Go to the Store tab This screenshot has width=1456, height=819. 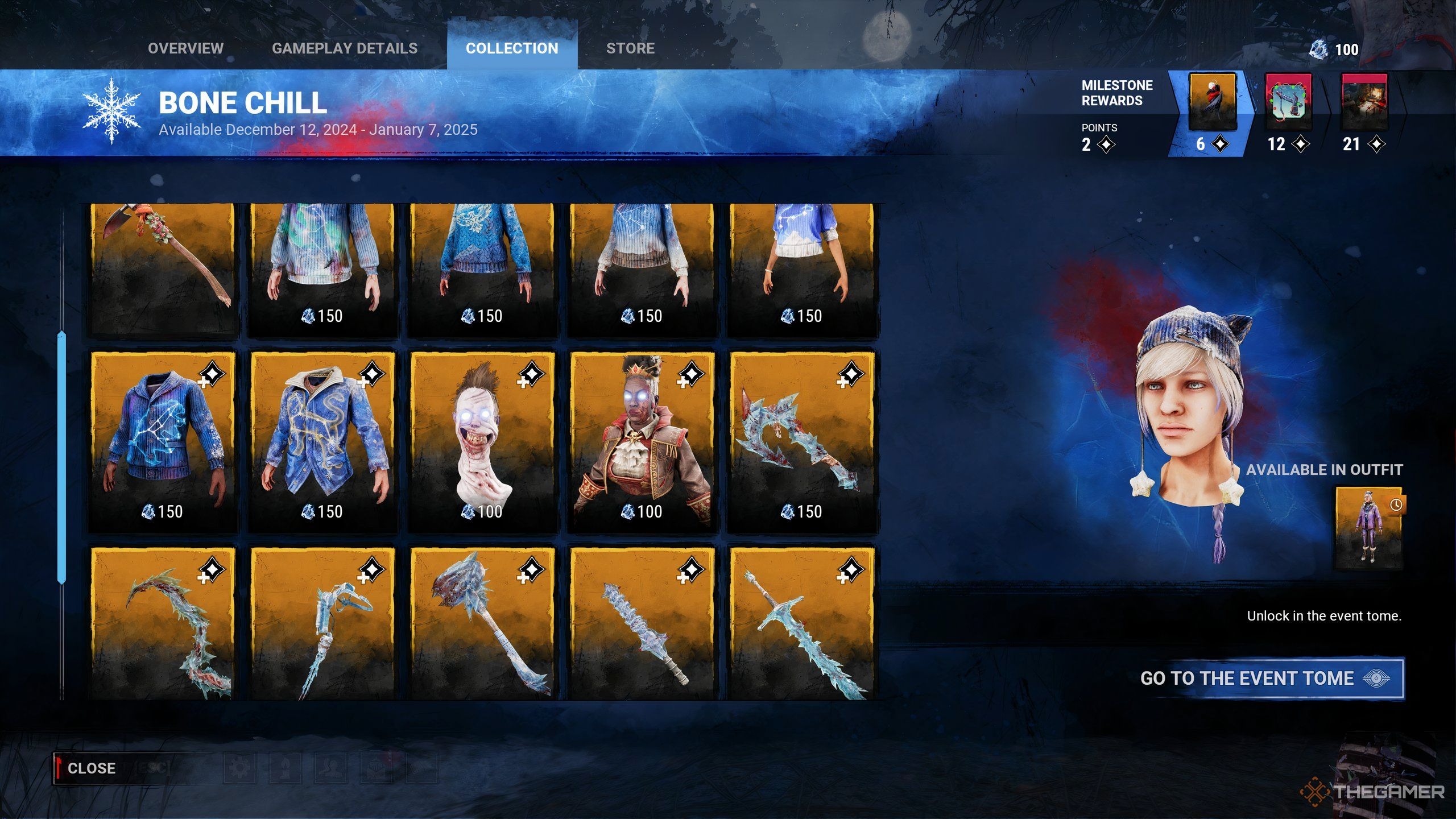630,48
